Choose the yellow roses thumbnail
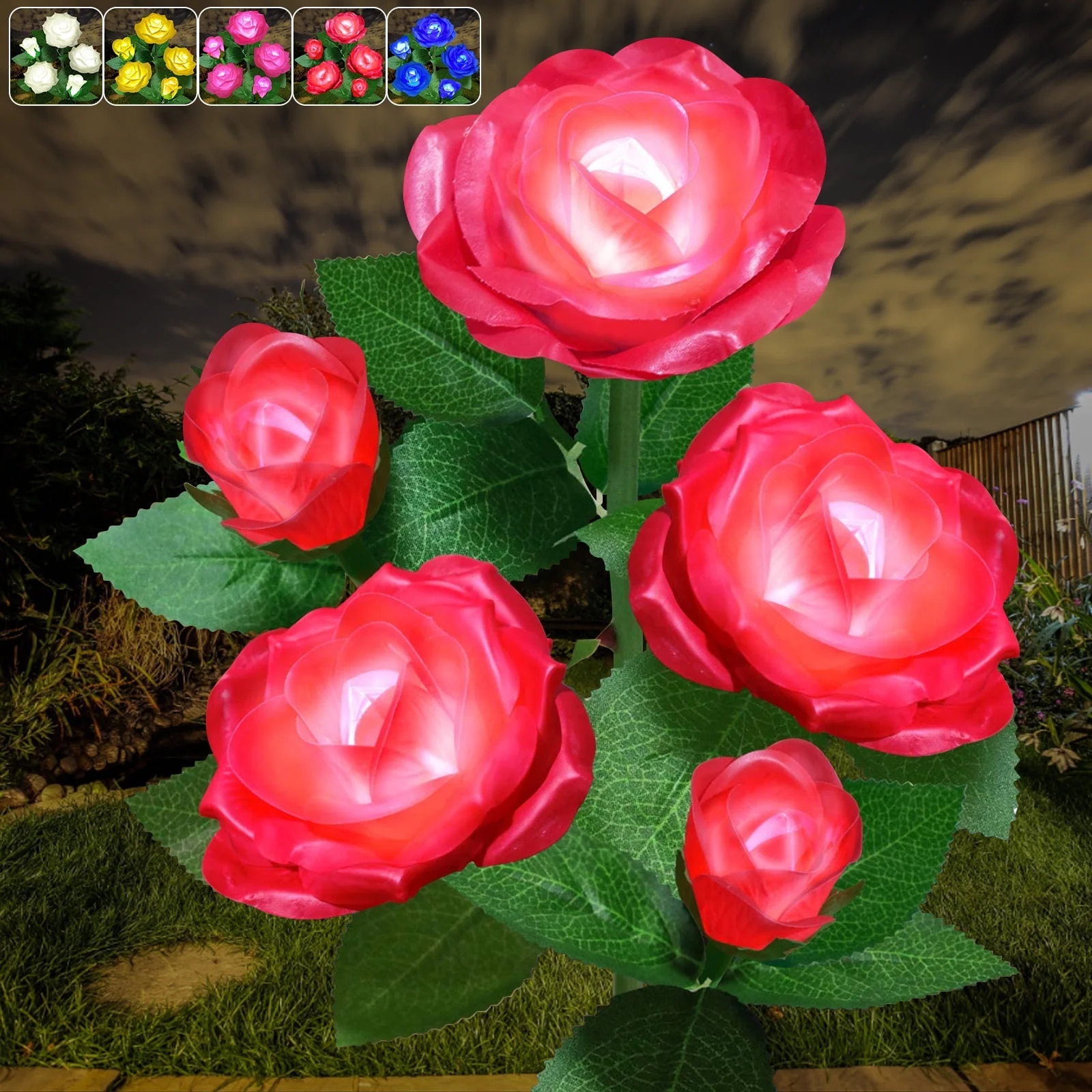This screenshot has height=1092, width=1092. tap(151, 56)
